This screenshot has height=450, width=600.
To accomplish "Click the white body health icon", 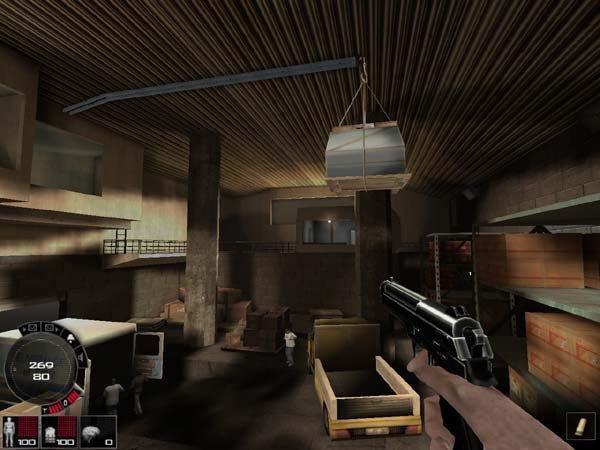I will 12,428.
